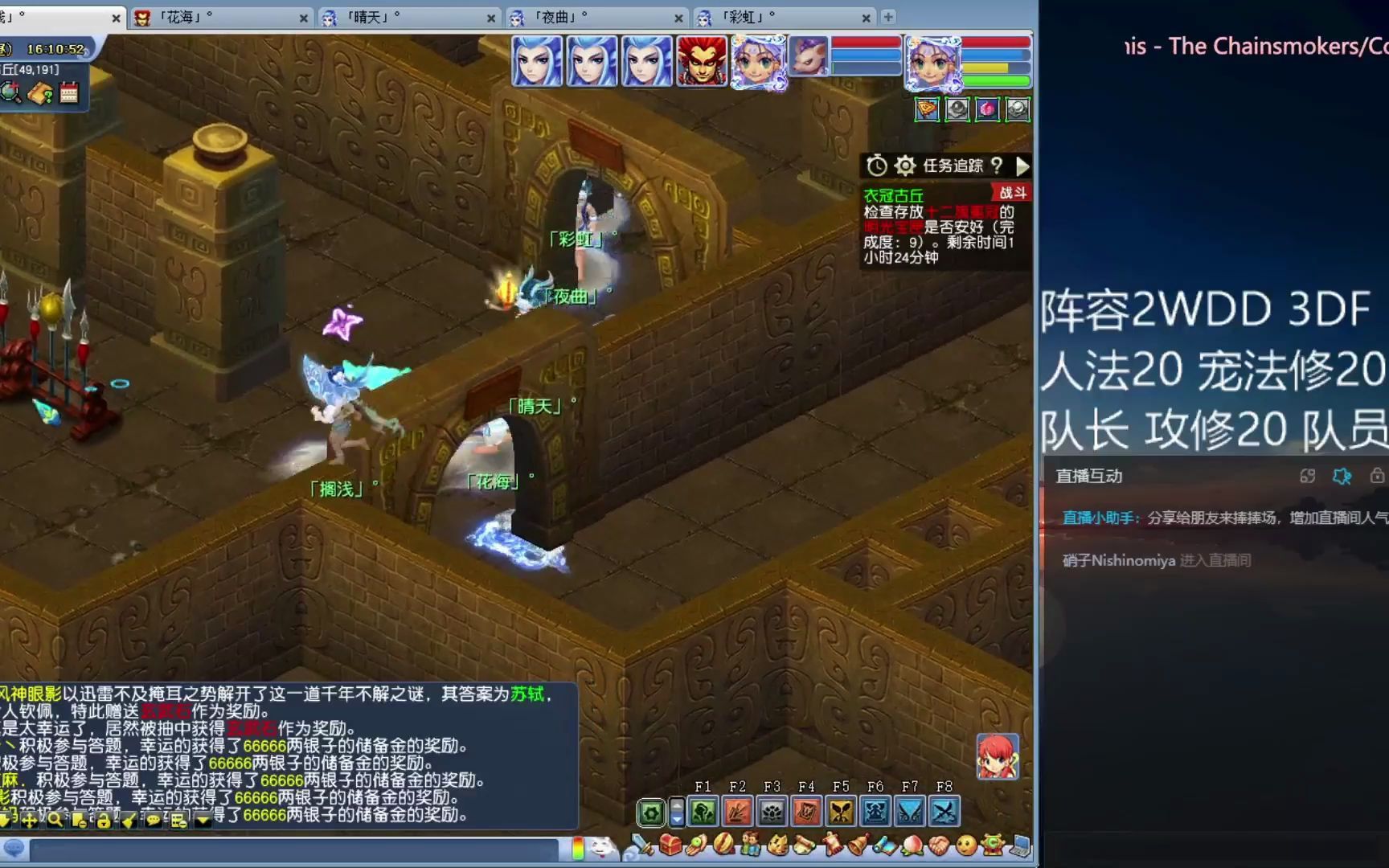Click the handshake trade icon
Viewport: 1389px width, 868px height.
(939, 845)
